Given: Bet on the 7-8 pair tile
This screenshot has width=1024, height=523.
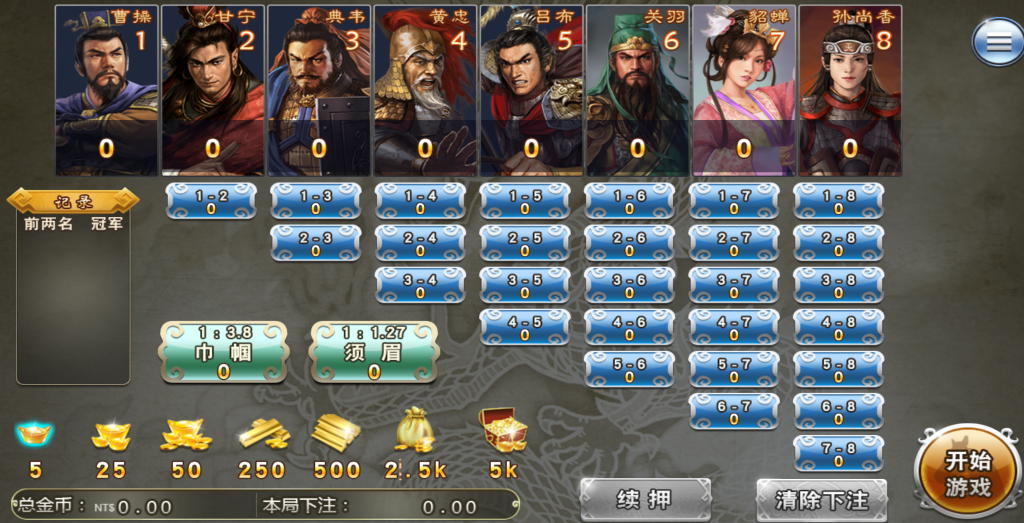Looking at the screenshot, I should [838, 453].
